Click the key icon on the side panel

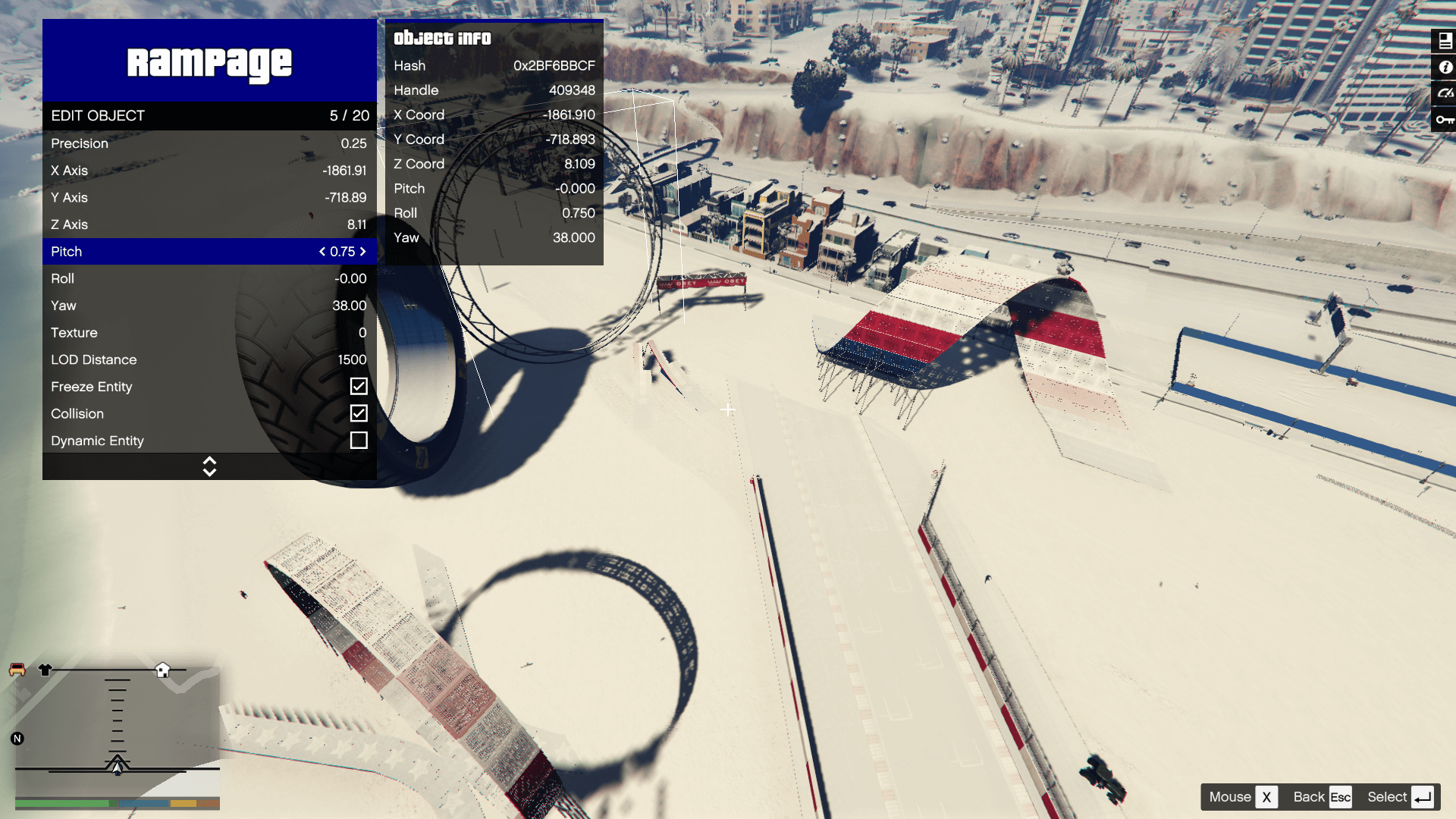[1445, 120]
